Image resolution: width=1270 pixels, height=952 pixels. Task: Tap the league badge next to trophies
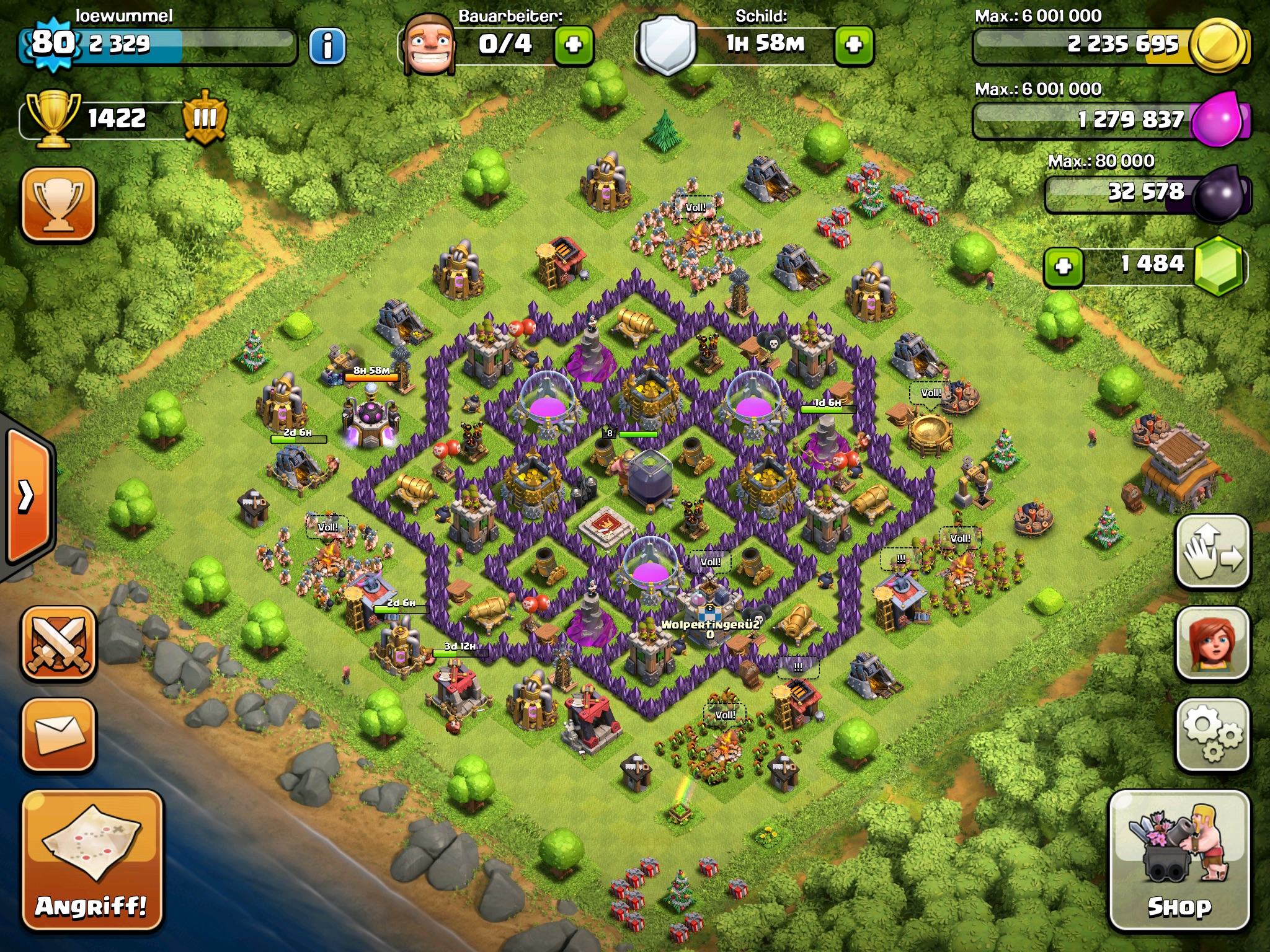coord(205,118)
